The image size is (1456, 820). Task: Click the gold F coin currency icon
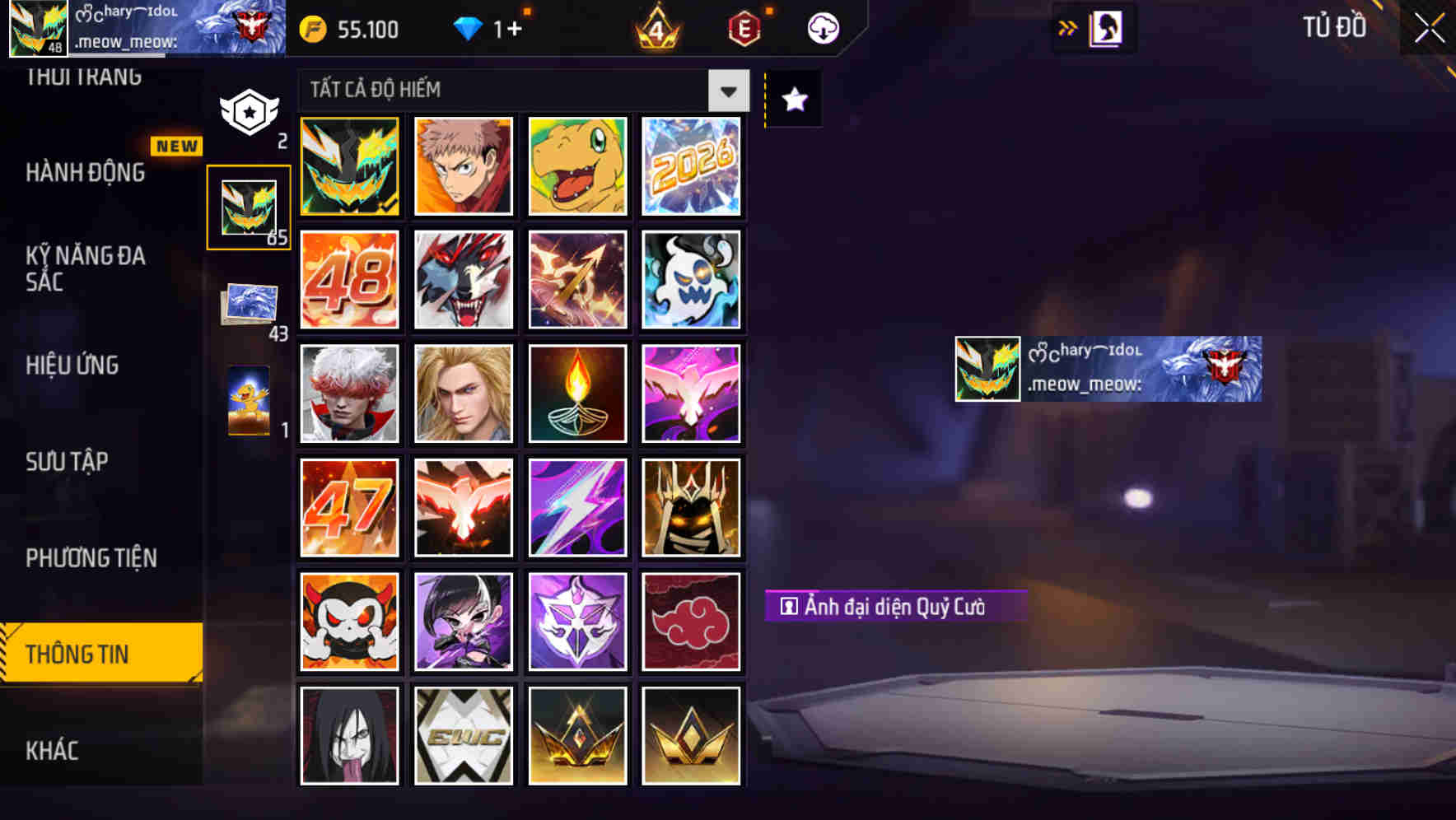point(312,29)
